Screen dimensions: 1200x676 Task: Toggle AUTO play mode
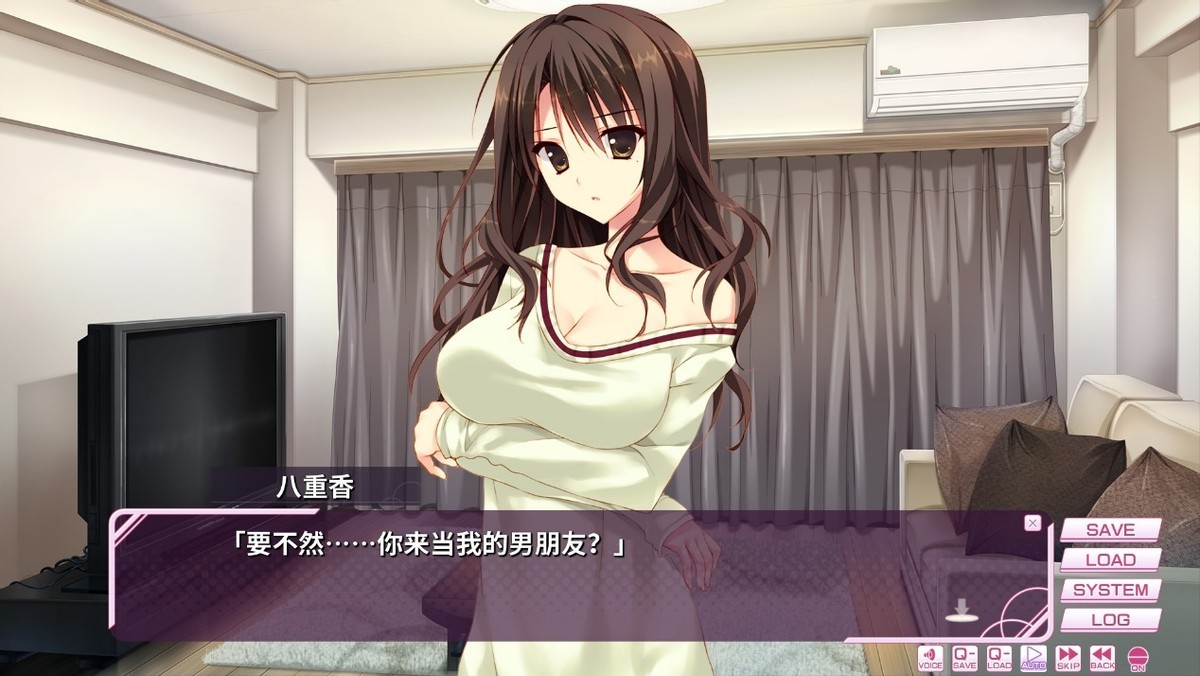click(x=1034, y=657)
